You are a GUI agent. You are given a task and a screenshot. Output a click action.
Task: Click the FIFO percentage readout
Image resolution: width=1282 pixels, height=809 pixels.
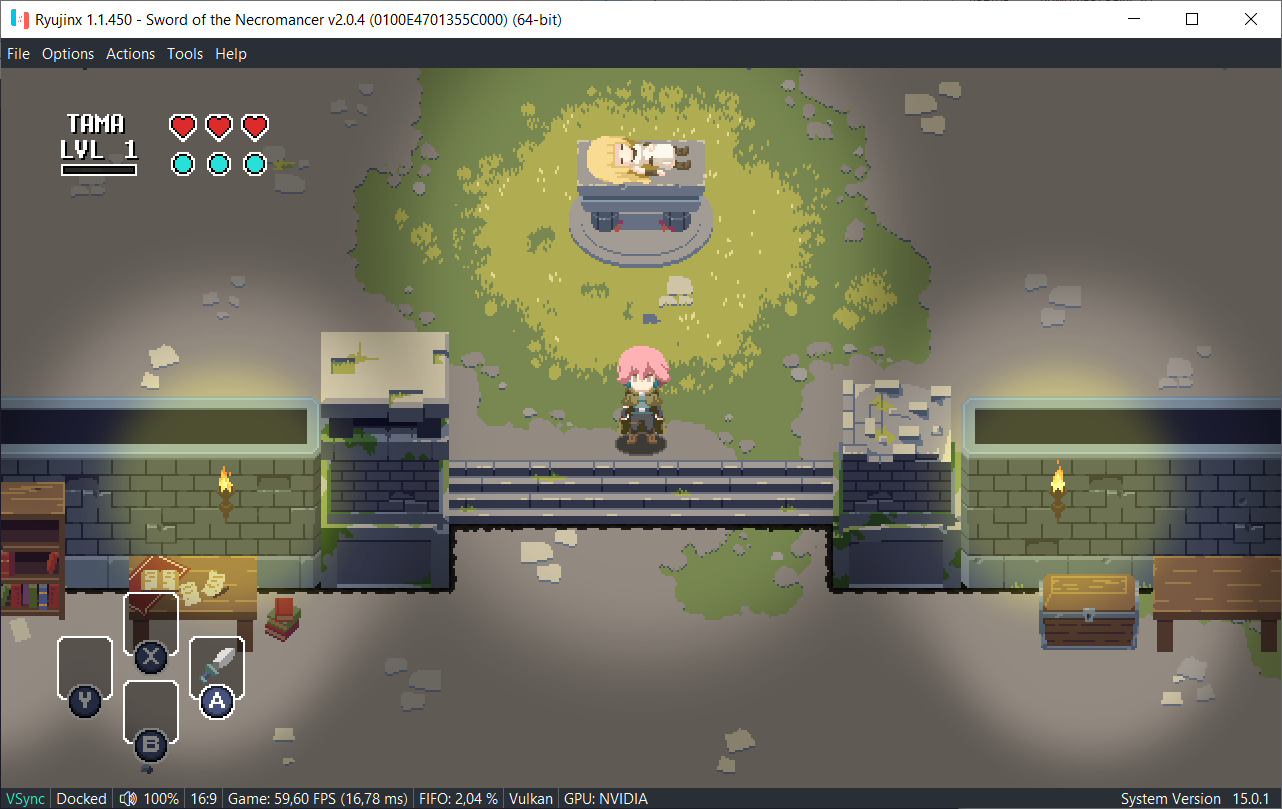click(x=458, y=798)
